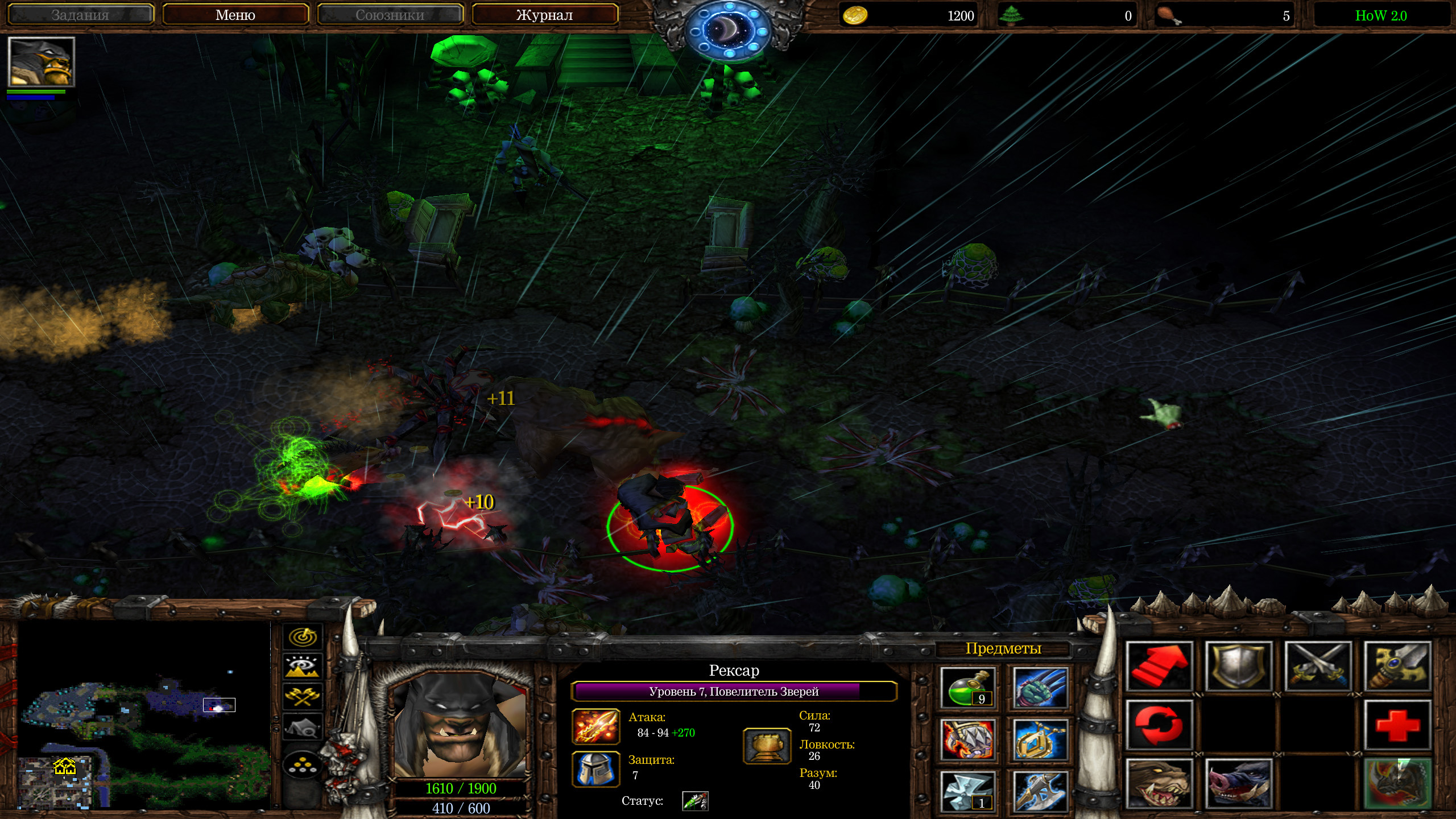Viewport: 1456px width, 819px height.
Task: Activate the minimap signal ping button
Action: click(303, 636)
